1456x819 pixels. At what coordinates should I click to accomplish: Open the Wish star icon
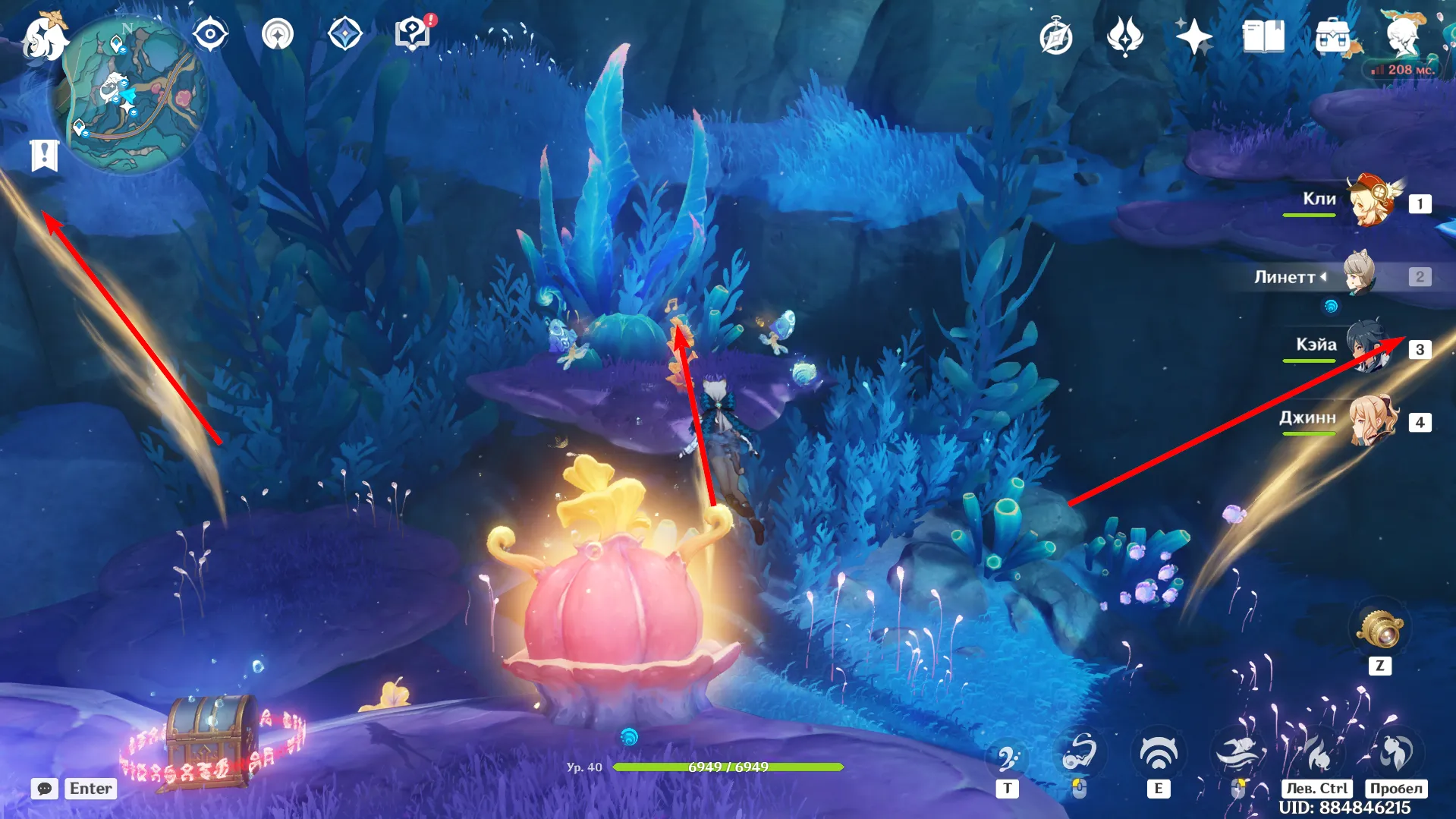[1193, 36]
